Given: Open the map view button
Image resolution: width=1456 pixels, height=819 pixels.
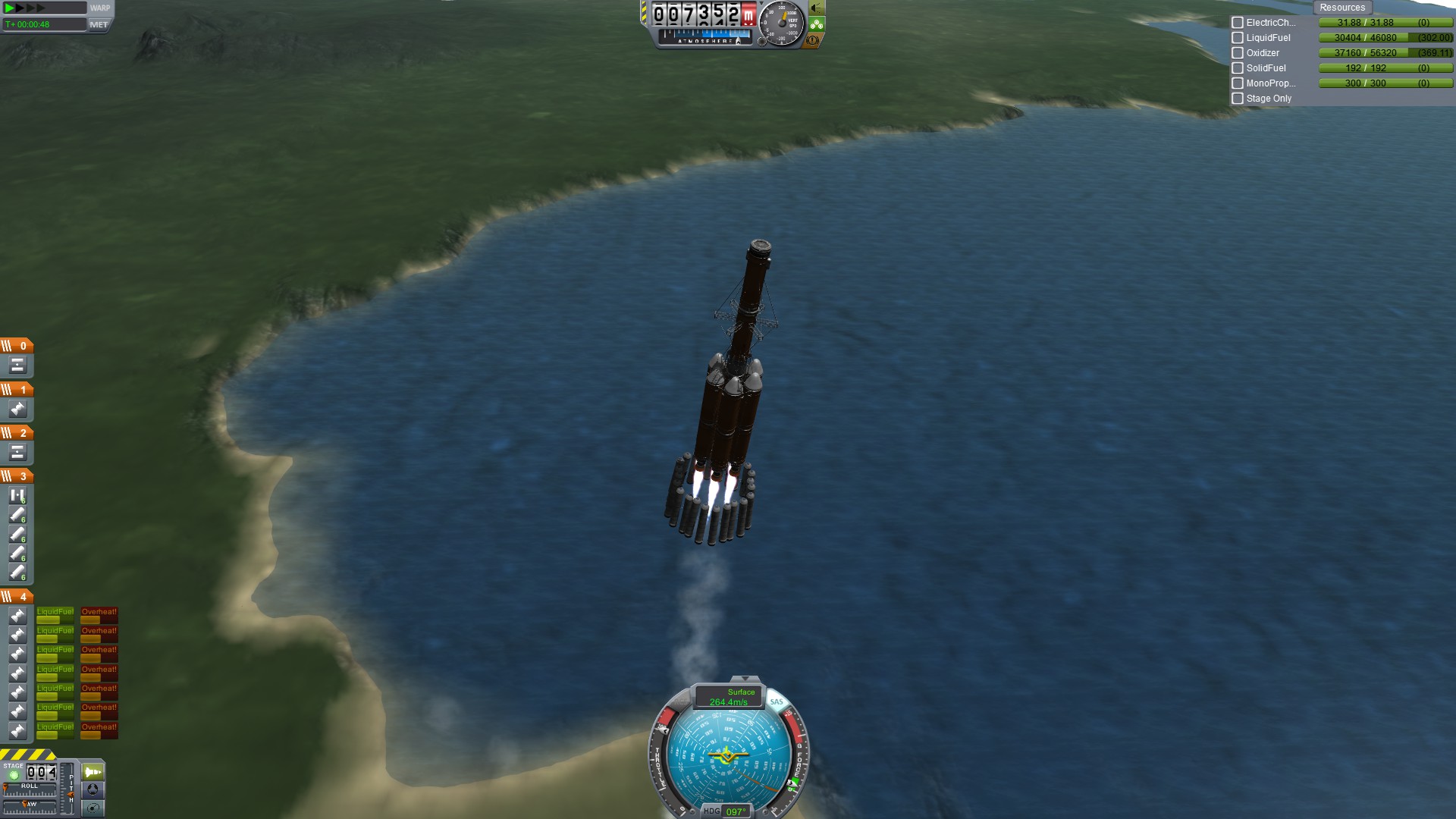Looking at the screenshot, I should click(93, 808).
